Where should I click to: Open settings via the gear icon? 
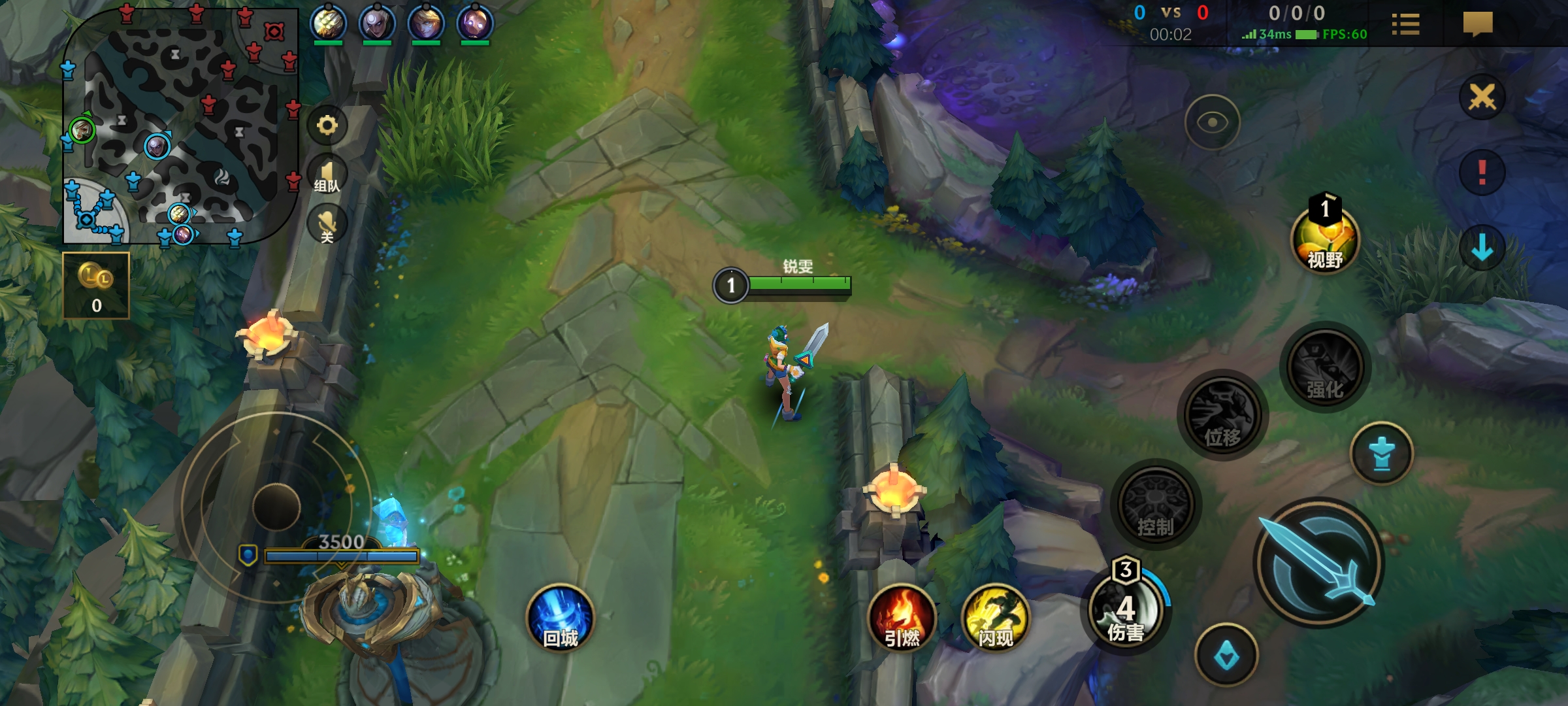point(327,125)
